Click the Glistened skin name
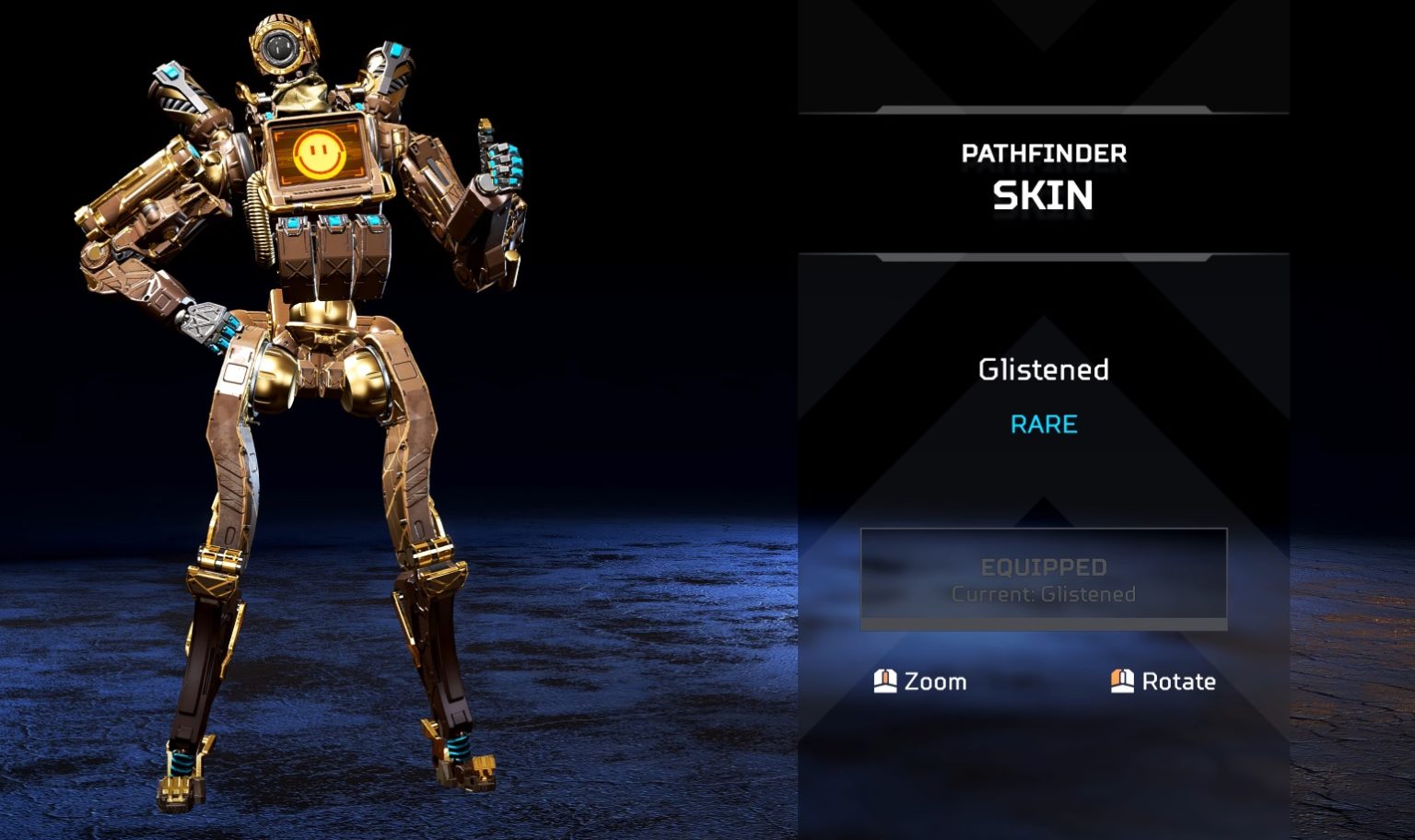This screenshot has width=1415, height=840. pyautogui.click(x=1043, y=370)
